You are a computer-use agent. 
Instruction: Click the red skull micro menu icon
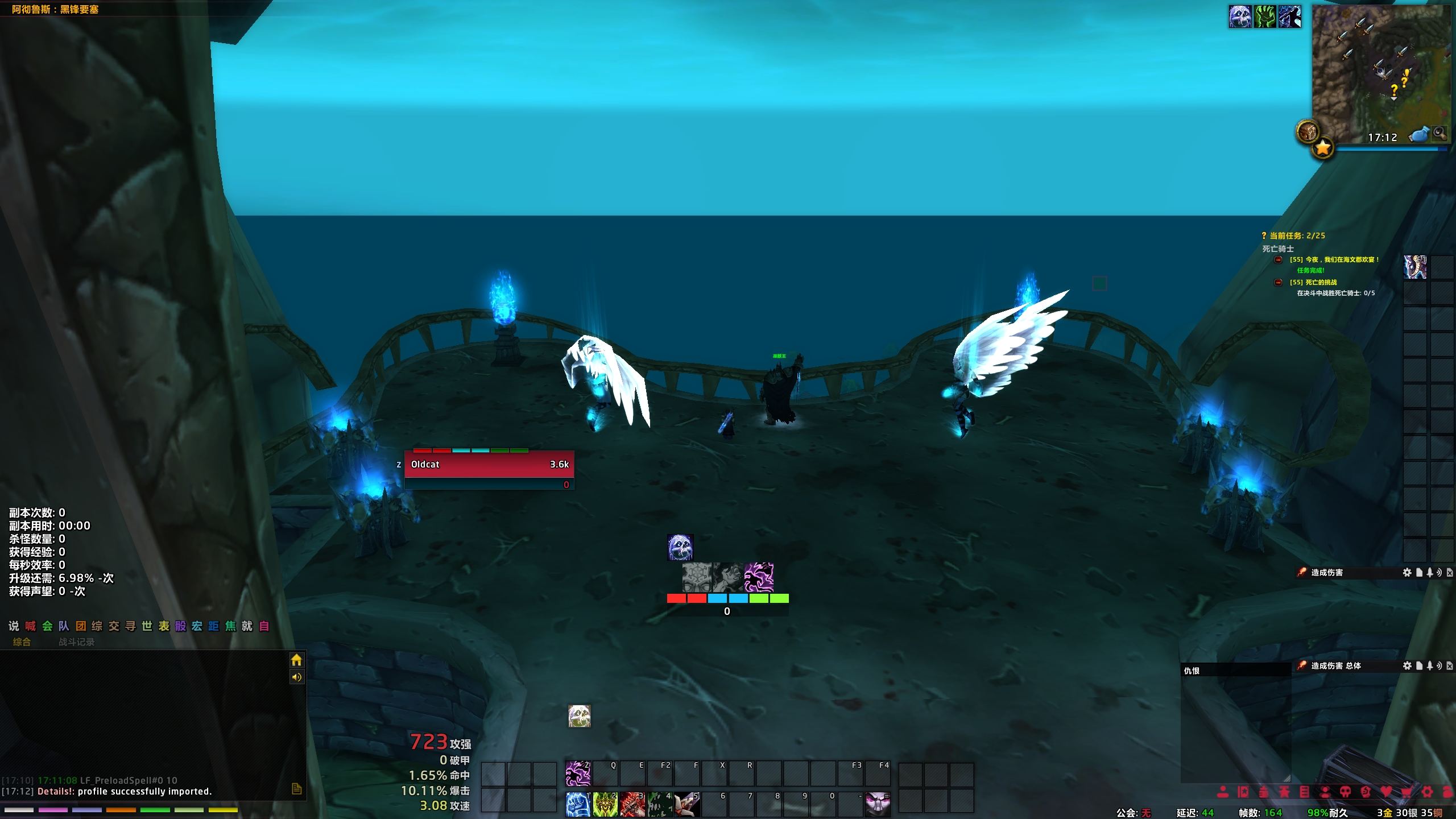pyautogui.click(x=1345, y=792)
